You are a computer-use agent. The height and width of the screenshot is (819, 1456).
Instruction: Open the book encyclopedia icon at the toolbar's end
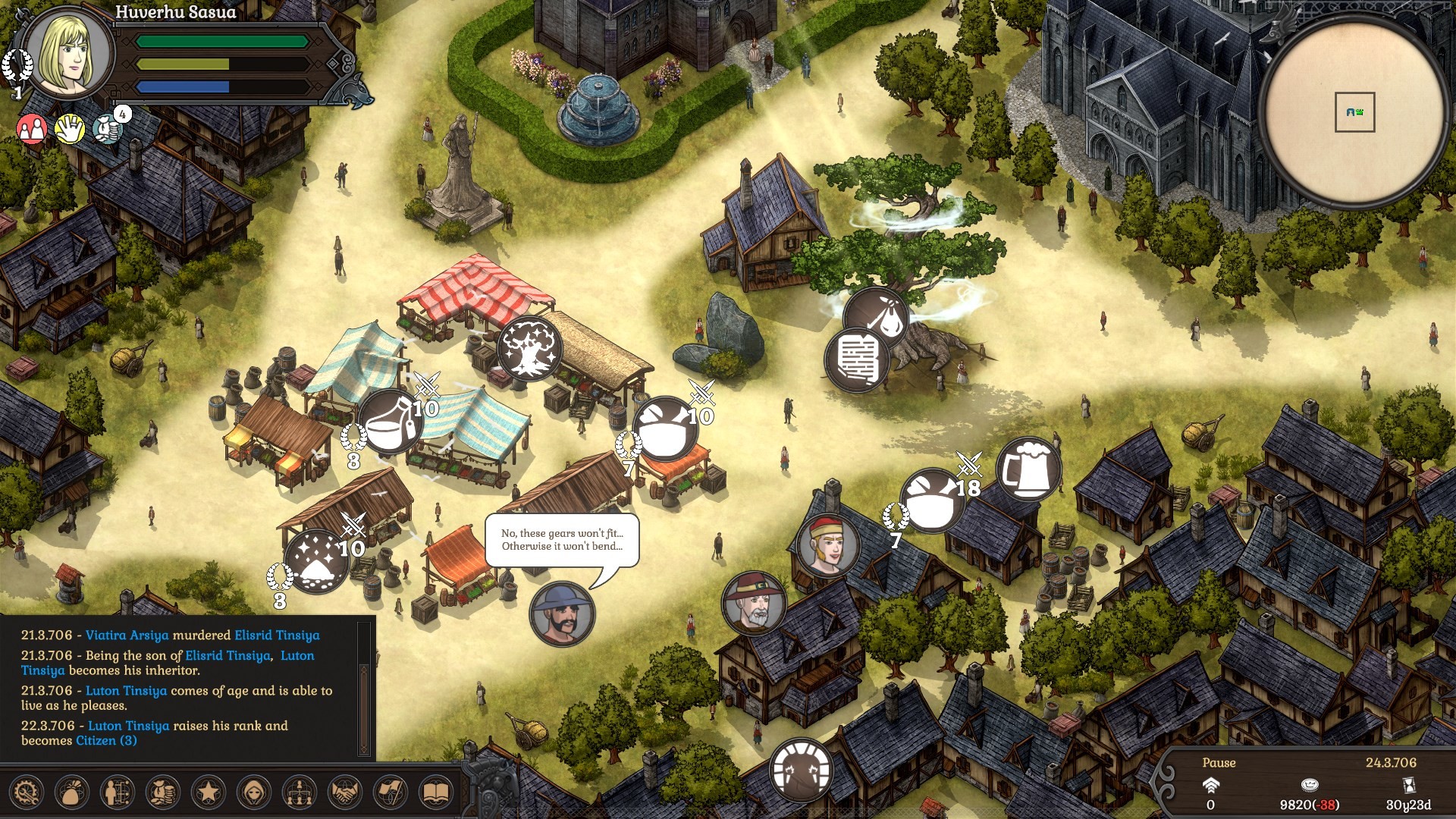click(x=435, y=793)
